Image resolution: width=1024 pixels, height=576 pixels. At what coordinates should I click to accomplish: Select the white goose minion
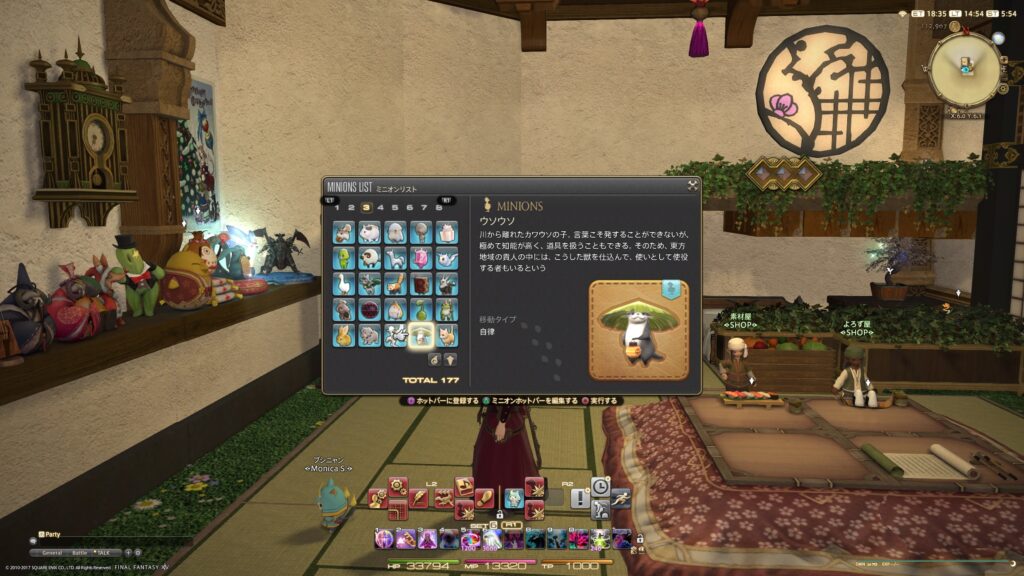[x=343, y=284]
